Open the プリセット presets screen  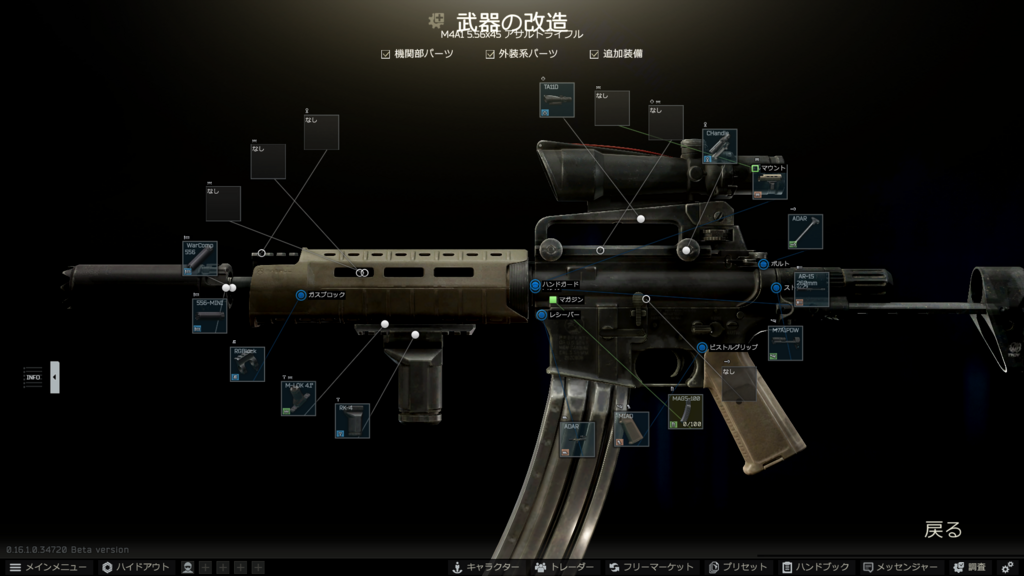pos(737,567)
